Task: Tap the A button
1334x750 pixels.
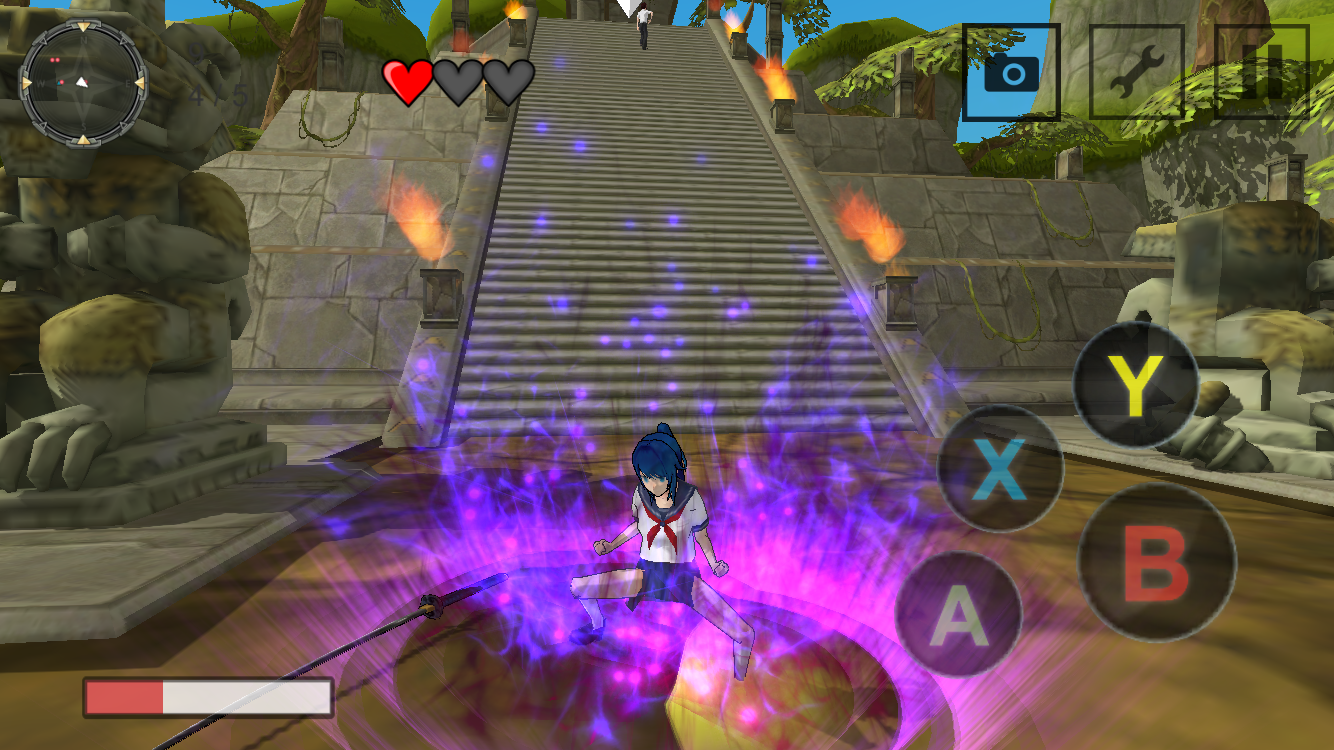Action: point(960,615)
